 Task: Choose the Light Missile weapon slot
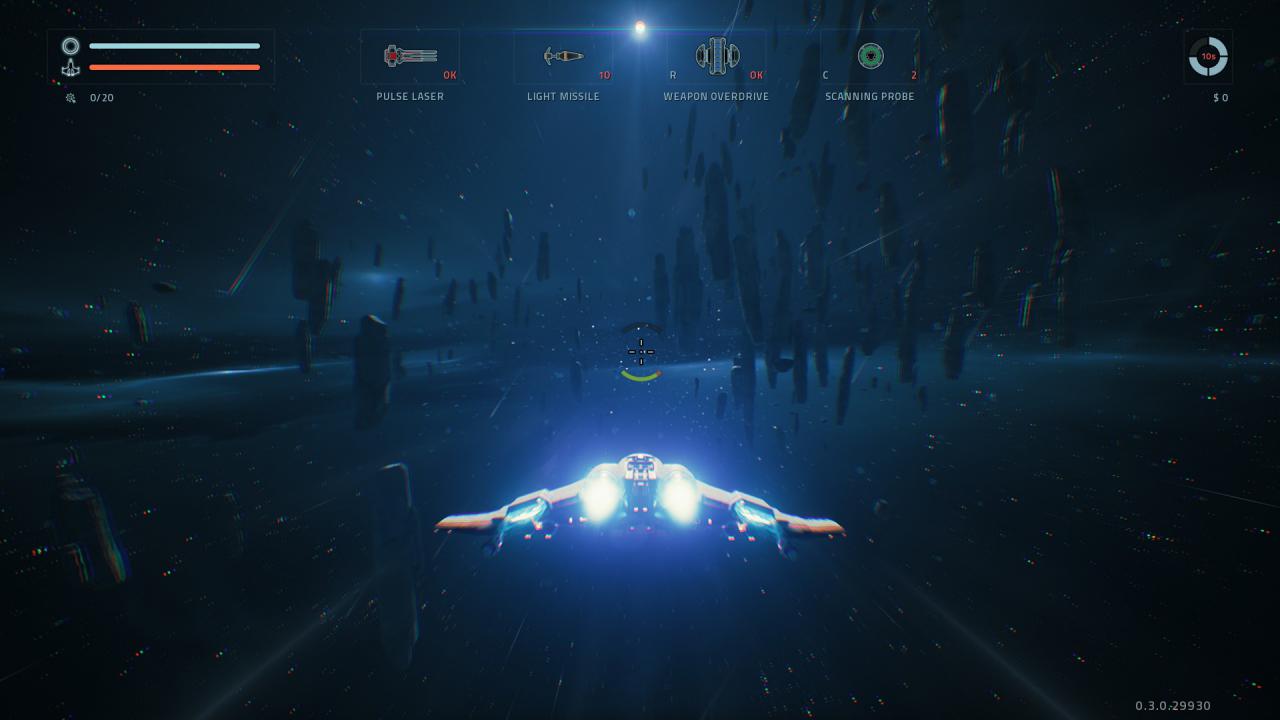pyautogui.click(x=563, y=56)
